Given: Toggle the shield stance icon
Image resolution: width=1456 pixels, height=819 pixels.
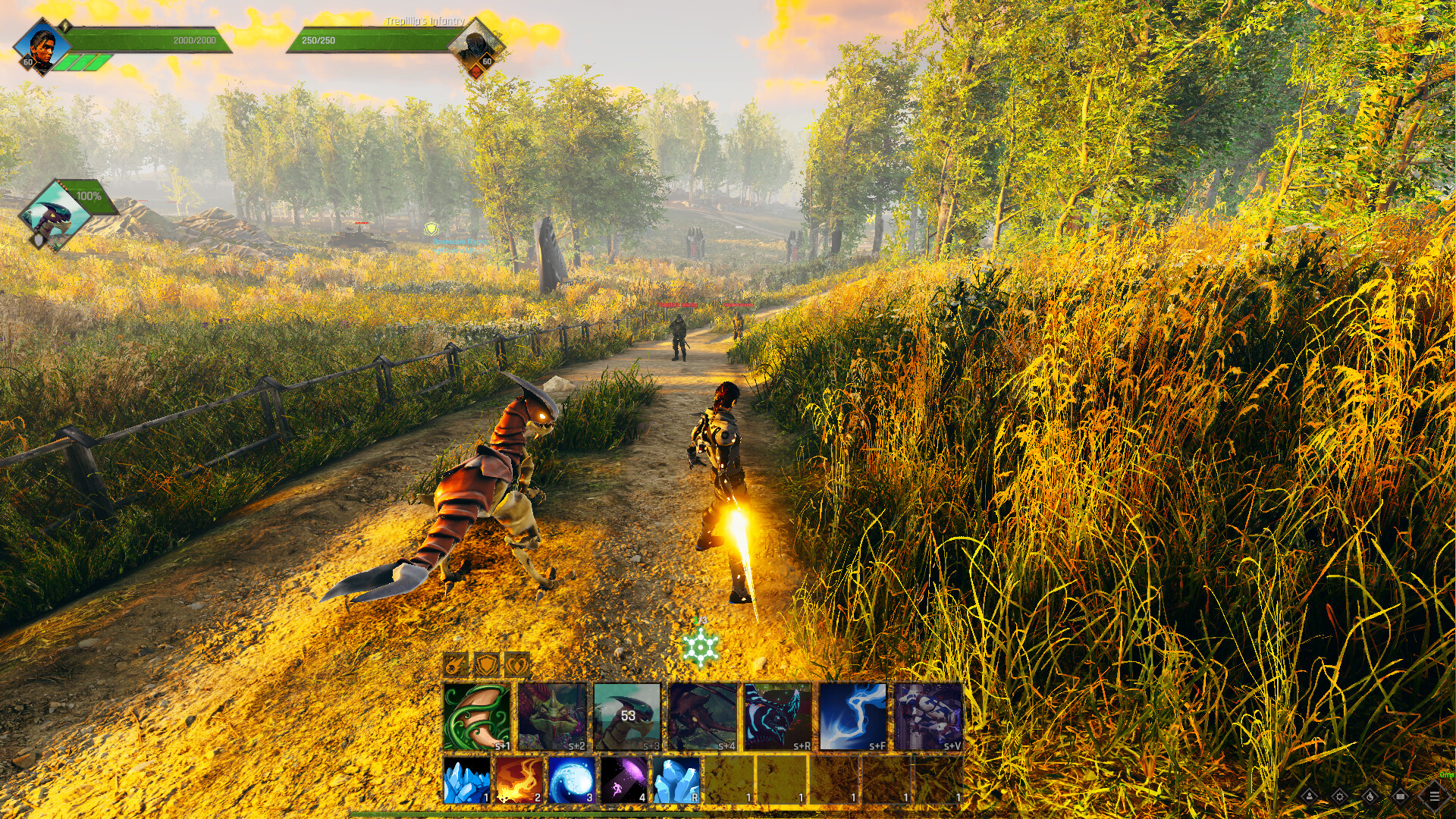Looking at the screenshot, I should click(486, 665).
